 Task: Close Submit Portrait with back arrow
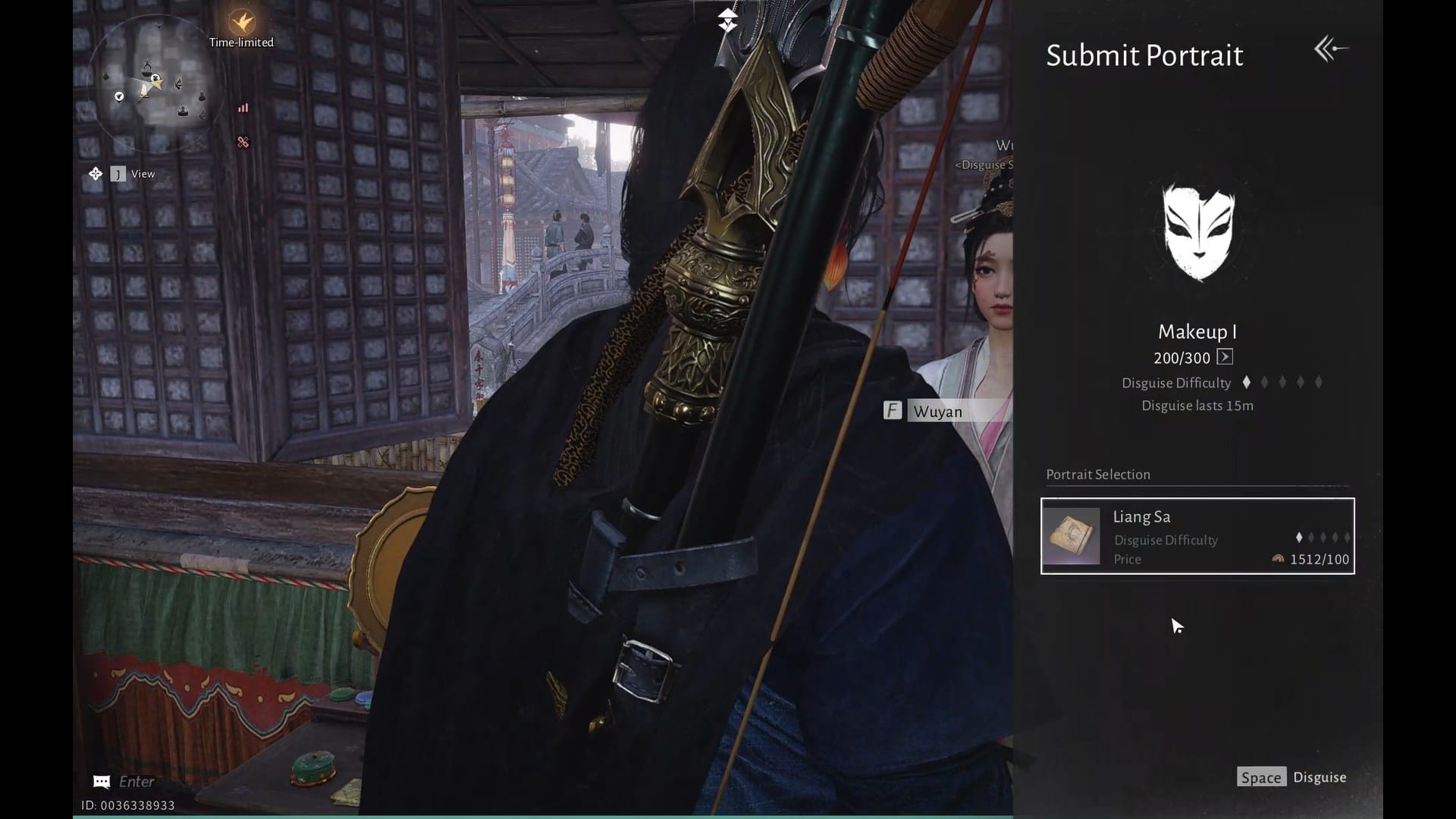click(x=1331, y=49)
